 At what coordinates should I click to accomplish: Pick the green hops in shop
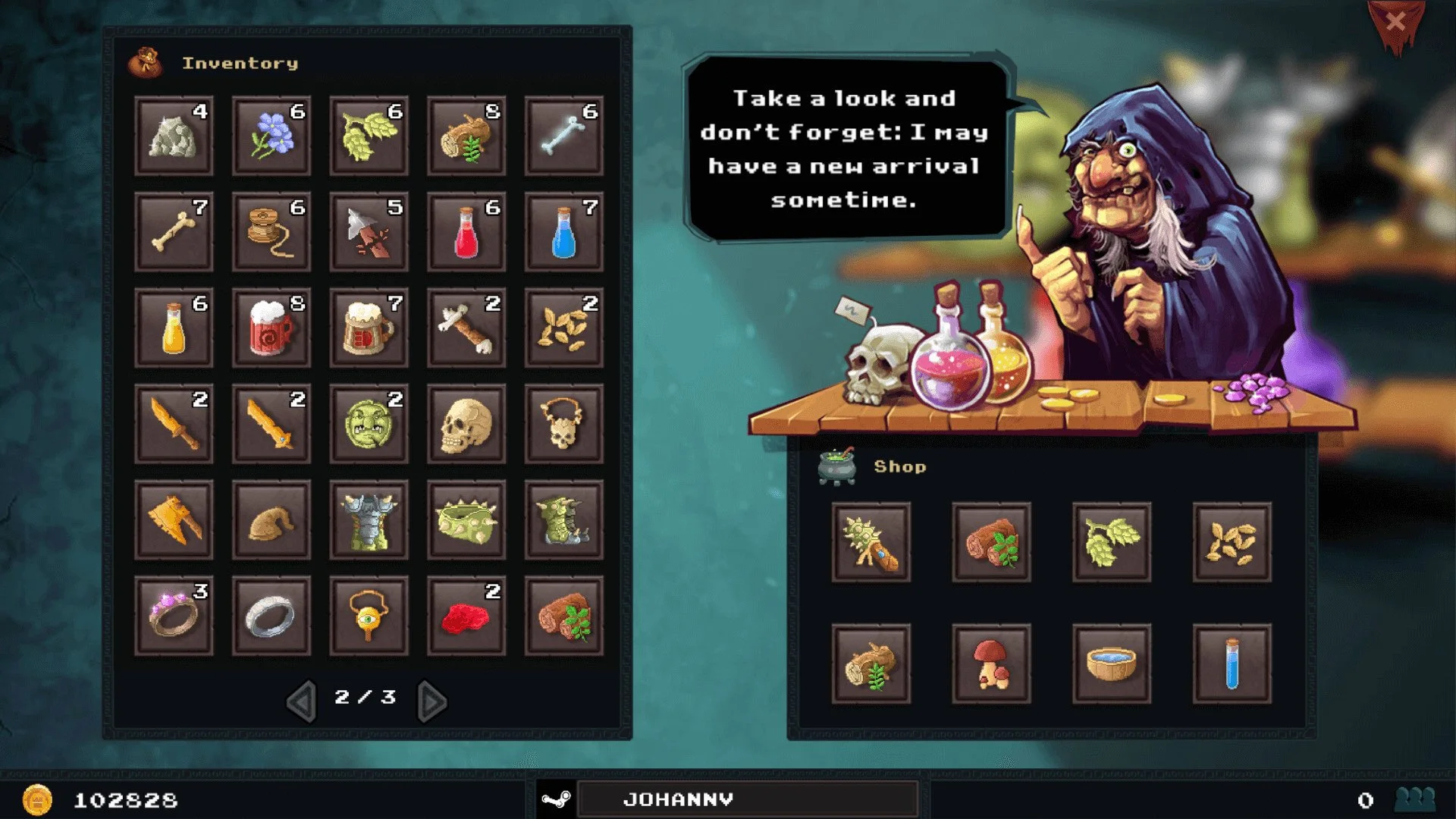(1112, 542)
